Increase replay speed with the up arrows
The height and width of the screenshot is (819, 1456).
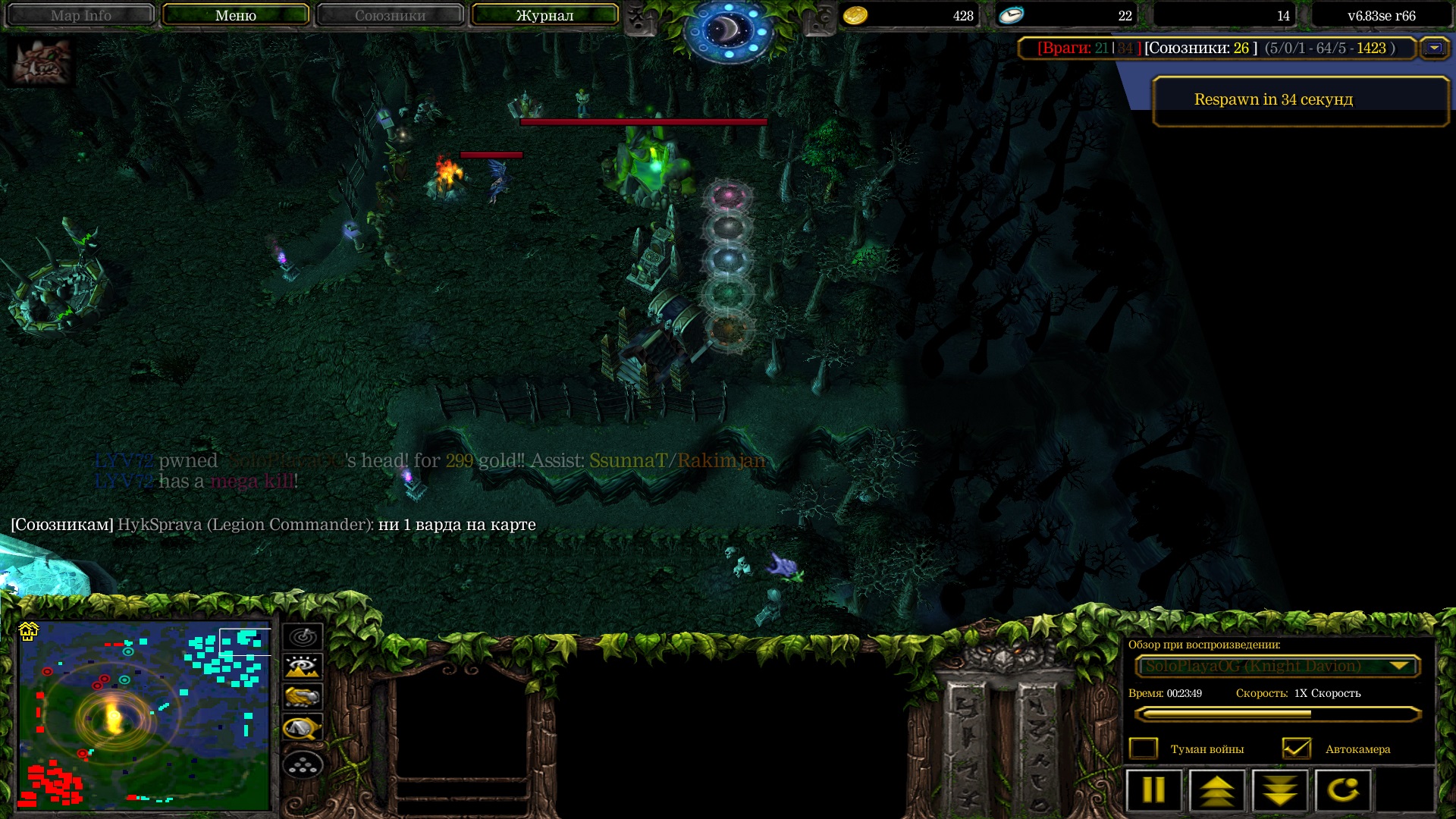[x=1217, y=790]
